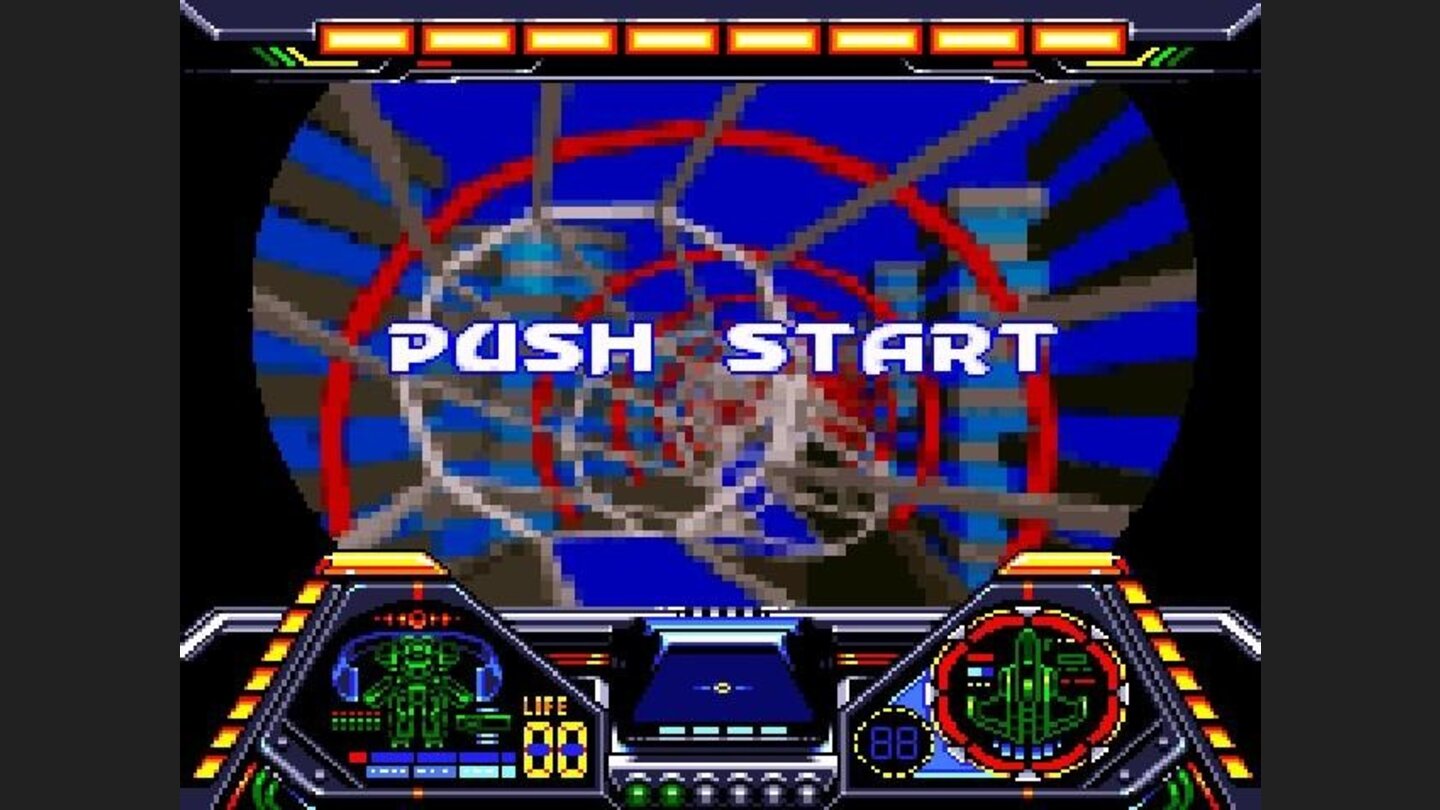1440x810 pixels.
Task: Toggle the first lit green console button
Action: [x=637, y=792]
